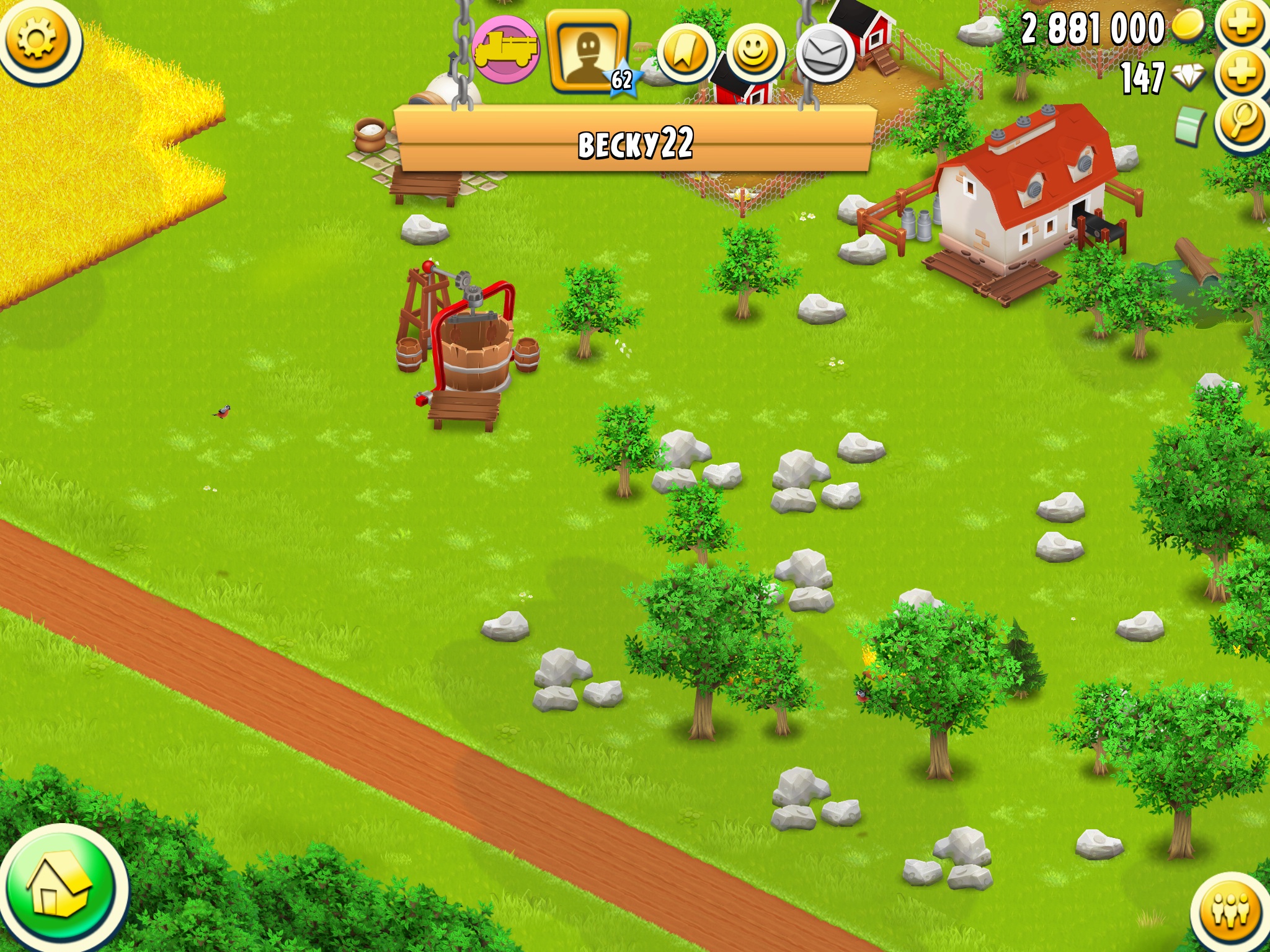Add more coins with plus button
Image resolution: width=1270 pixels, height=952 pixels.
point(1241,25)
